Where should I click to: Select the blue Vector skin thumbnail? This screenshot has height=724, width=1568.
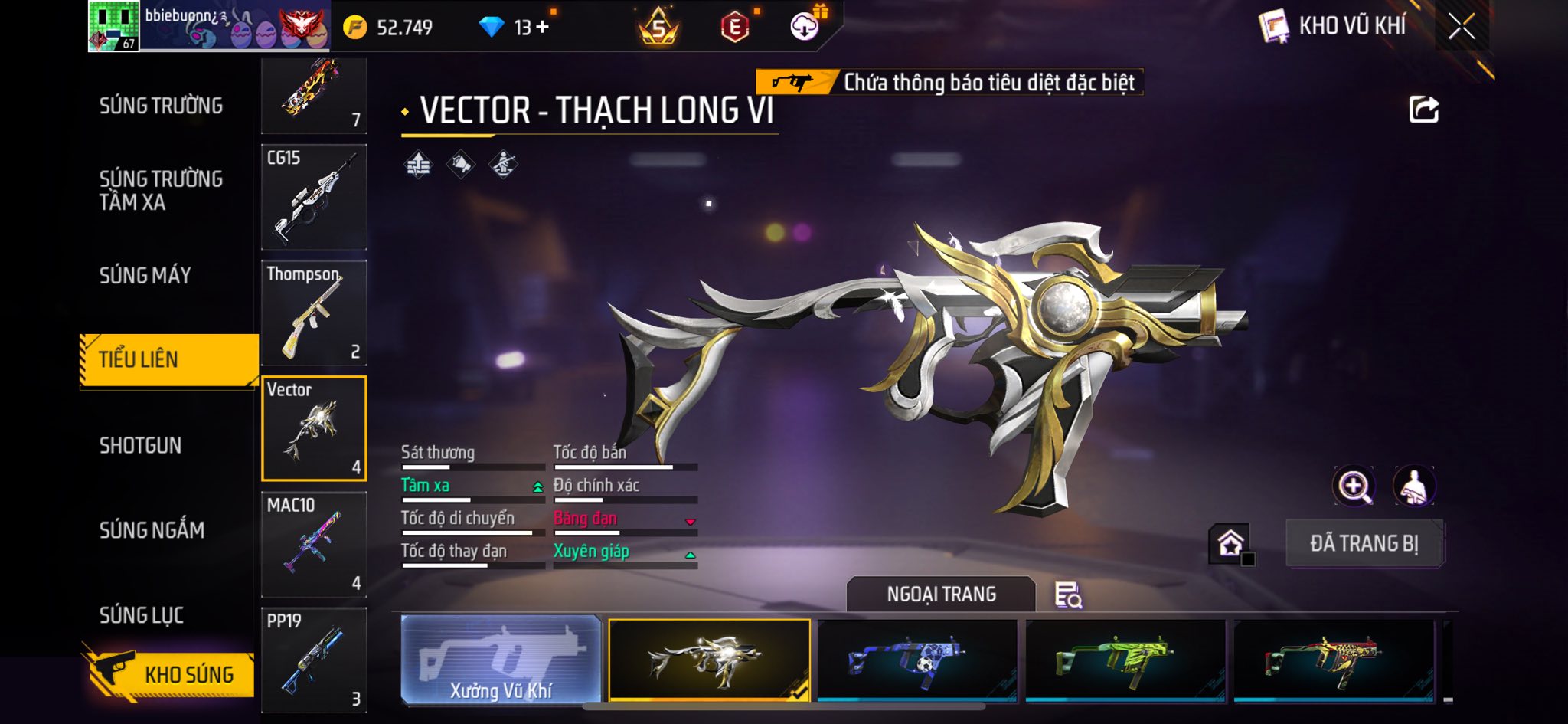pos(917,660)
